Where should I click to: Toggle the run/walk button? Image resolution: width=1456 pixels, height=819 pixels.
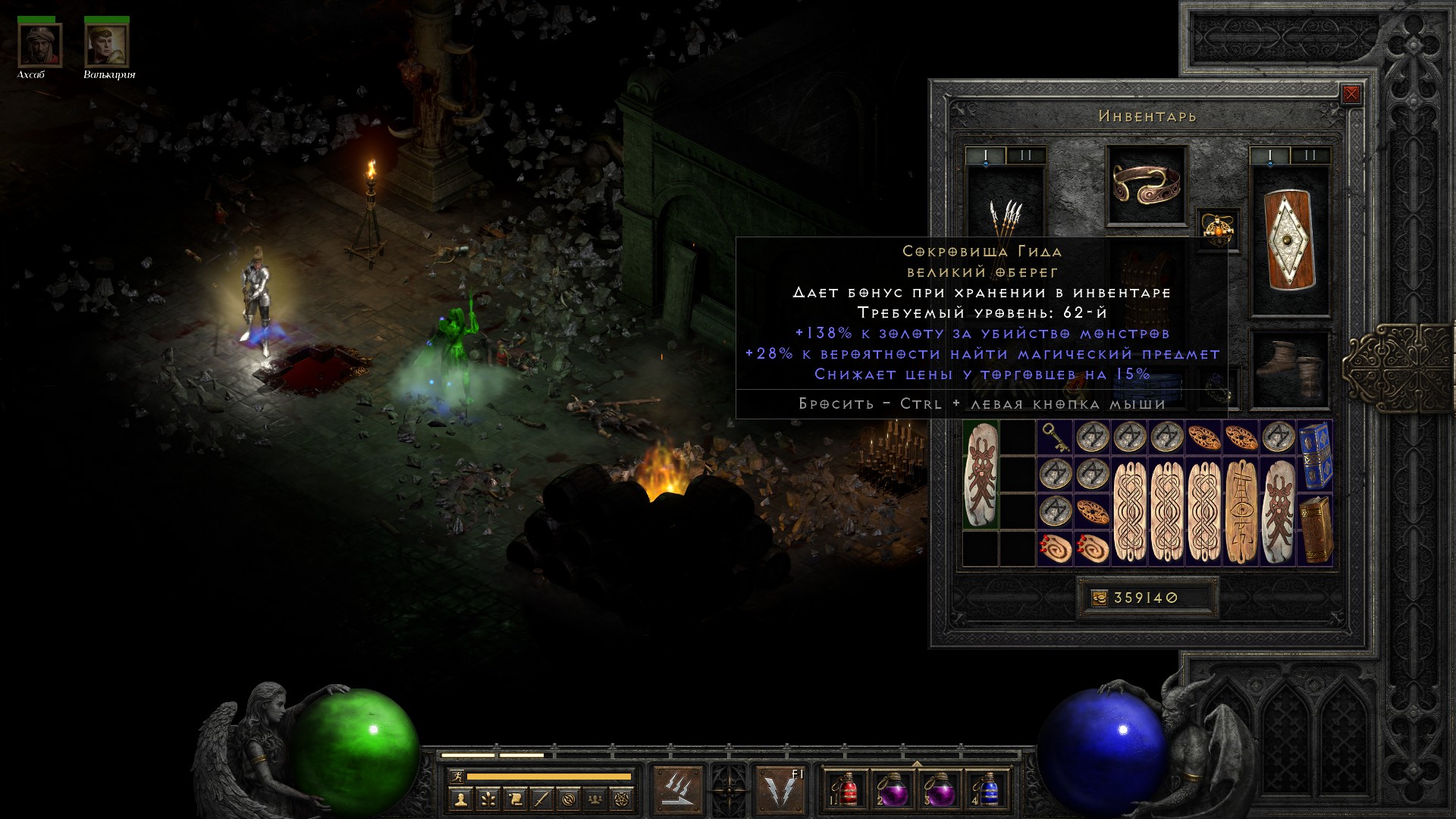(457, 777)
